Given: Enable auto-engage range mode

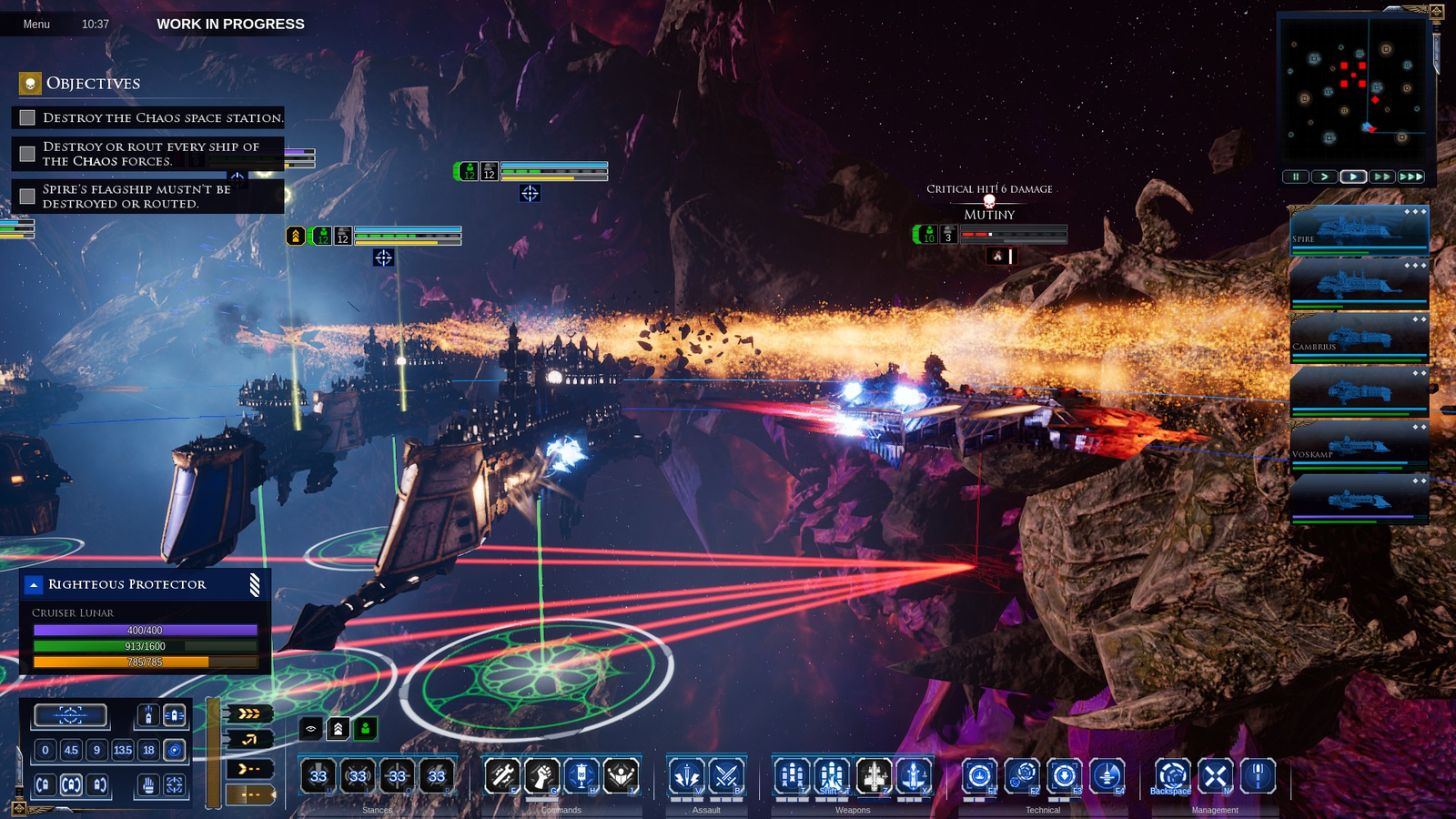Looking at the screenshot, I should point(173,752).
